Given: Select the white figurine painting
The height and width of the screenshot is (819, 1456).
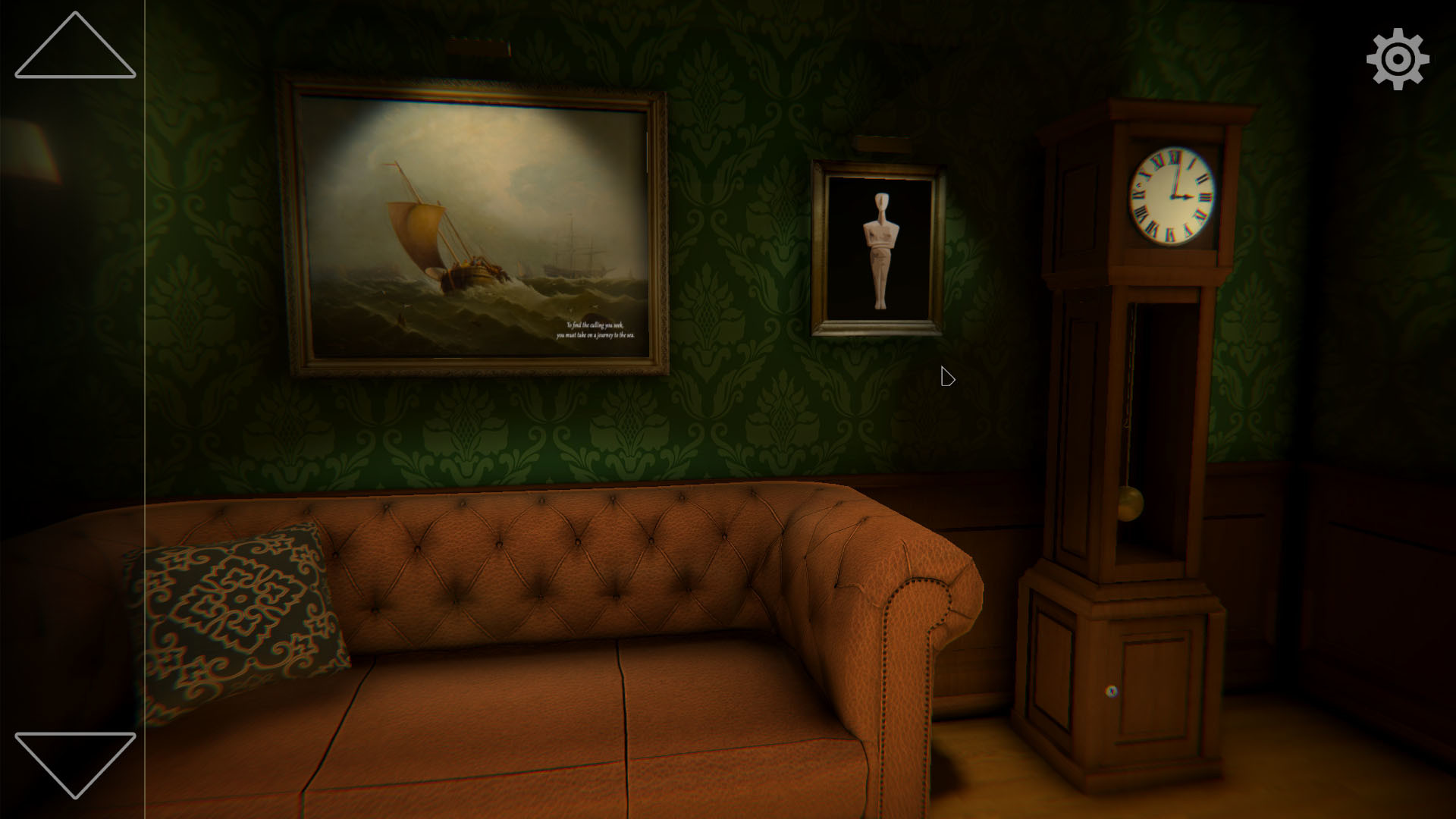Looking at the screenshot, I should click(881, 246).
